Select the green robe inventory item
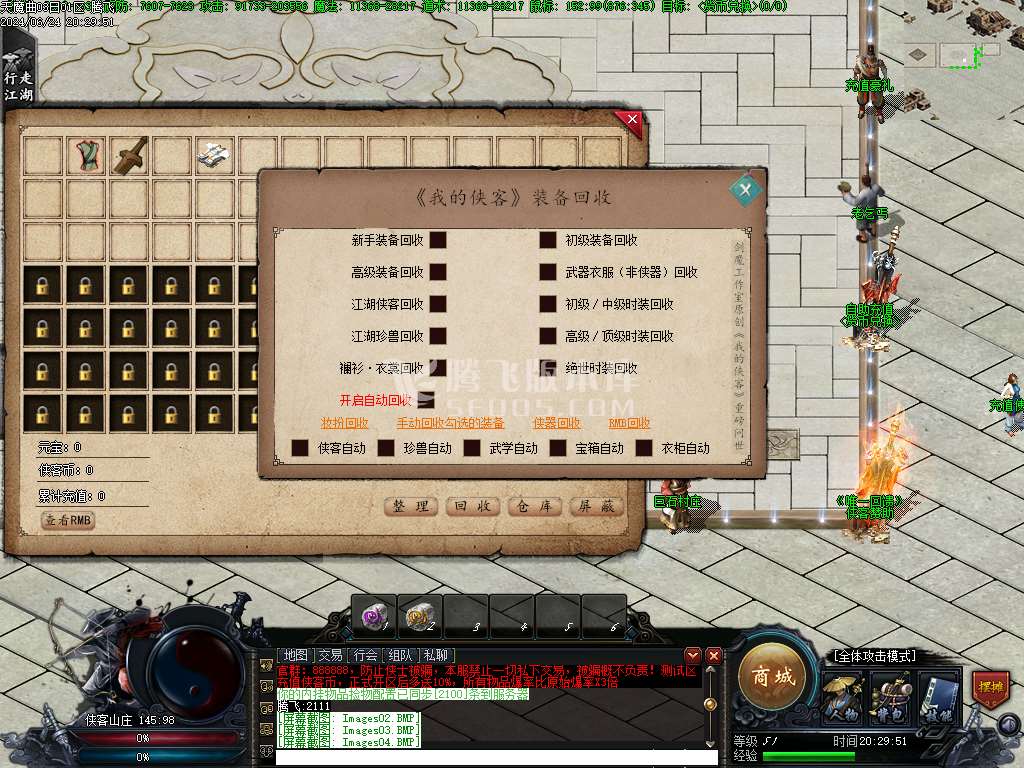 tap(87, 155)
